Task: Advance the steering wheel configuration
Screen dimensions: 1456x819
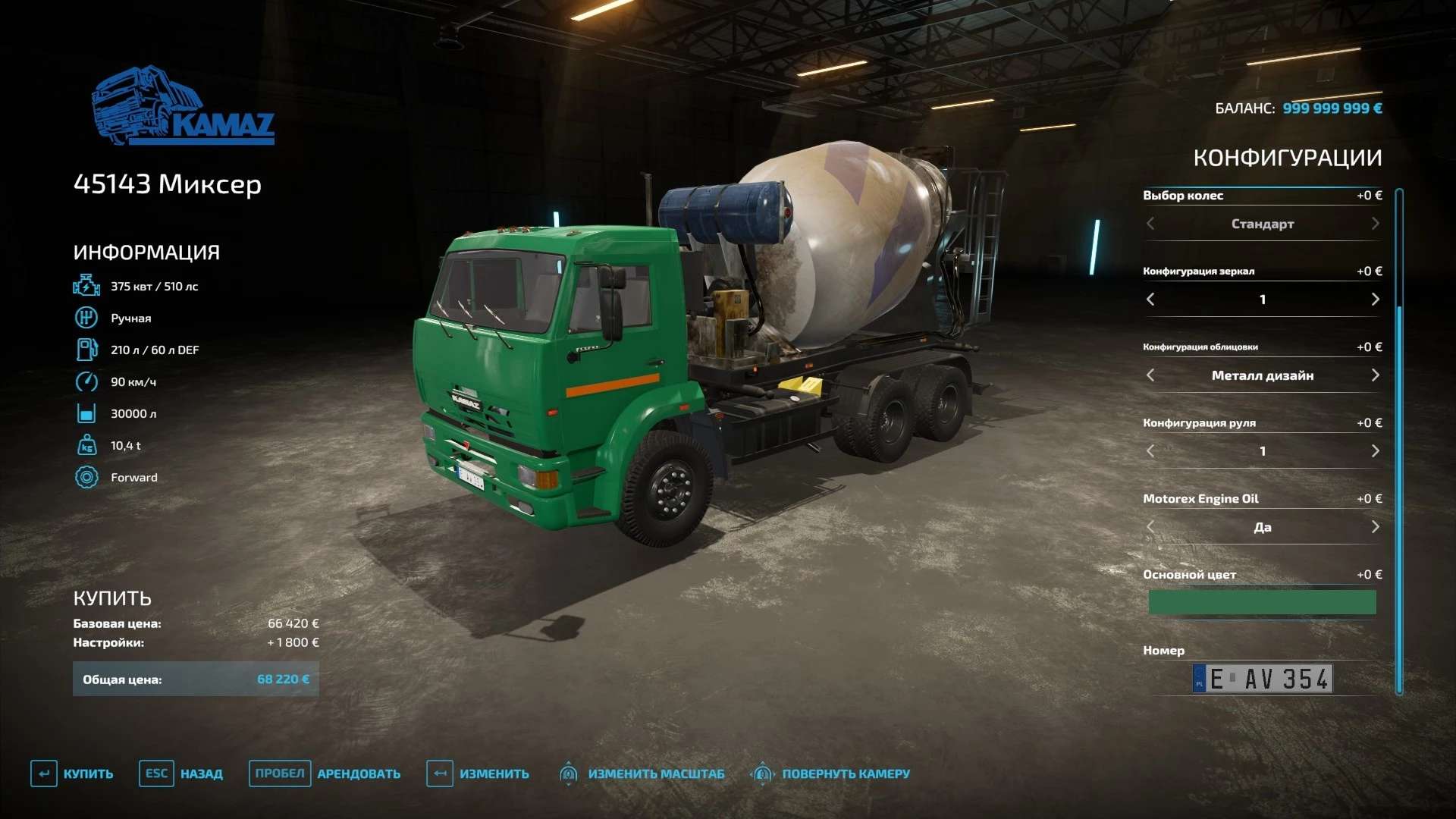Action: (1375, 451)
